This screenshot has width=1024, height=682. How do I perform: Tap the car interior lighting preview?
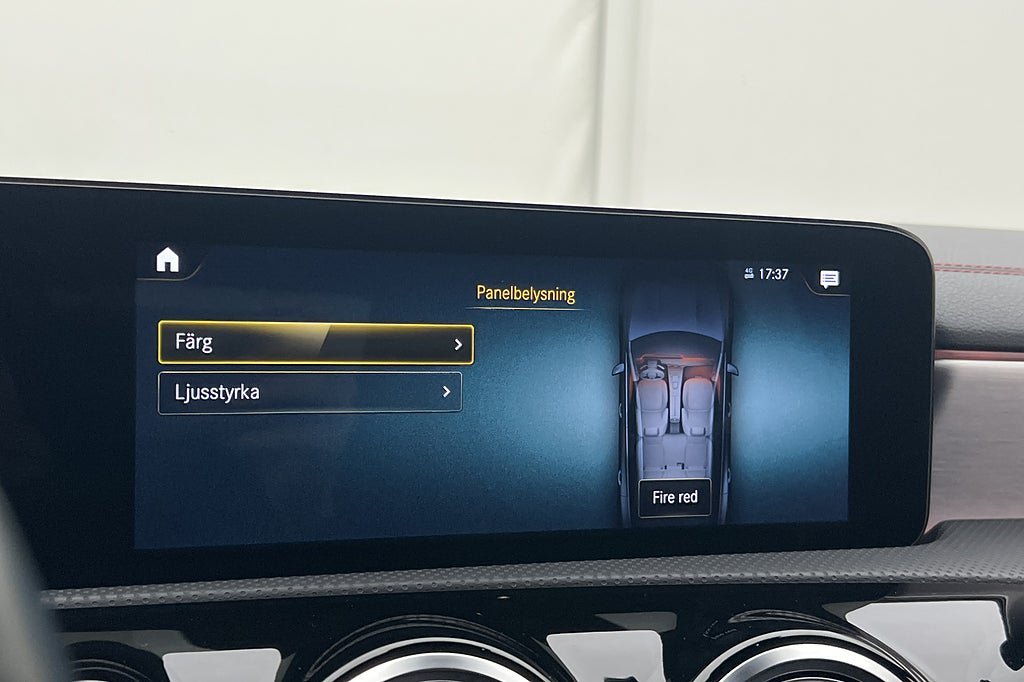click(x=675, y=400)
